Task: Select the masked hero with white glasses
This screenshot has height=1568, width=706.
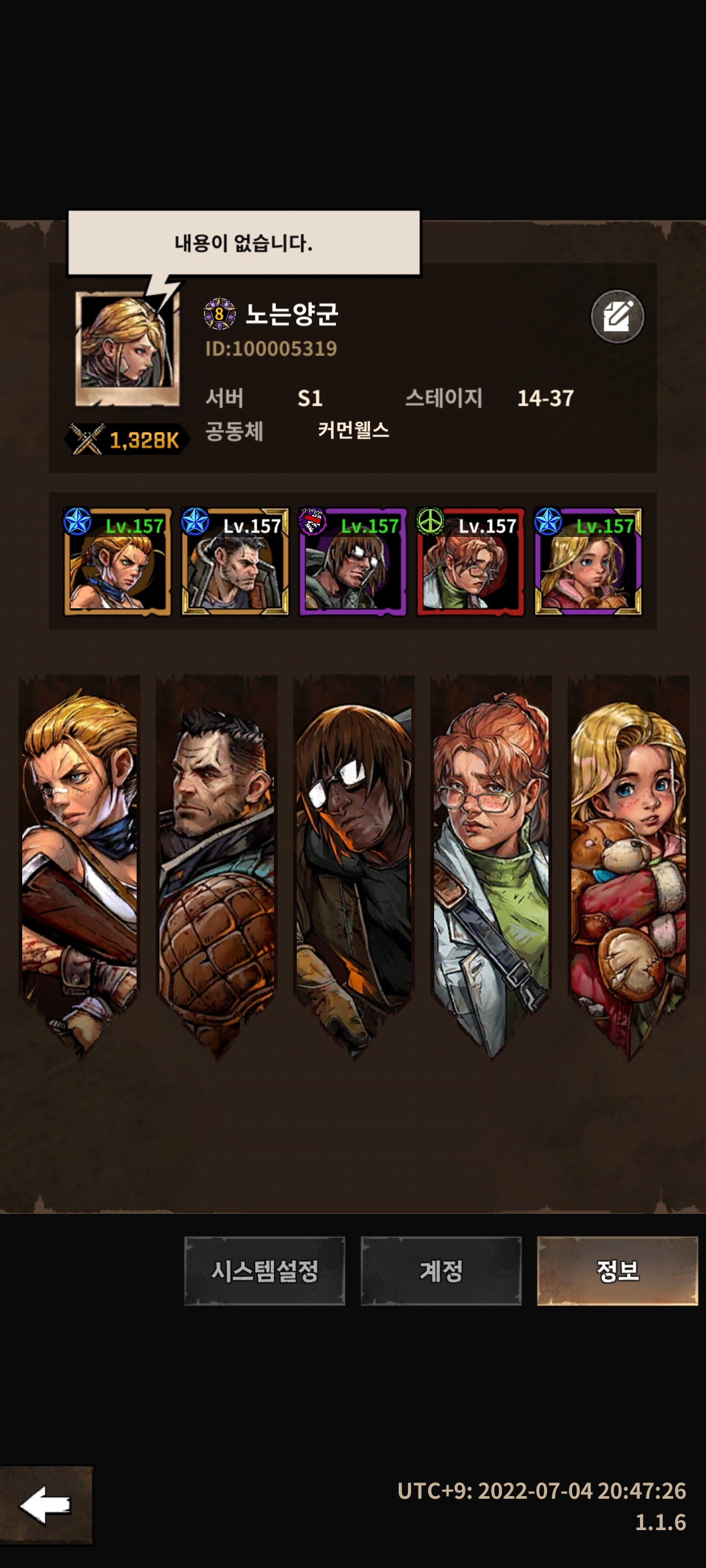Action: pyautogui.click(x=353, y=562)
